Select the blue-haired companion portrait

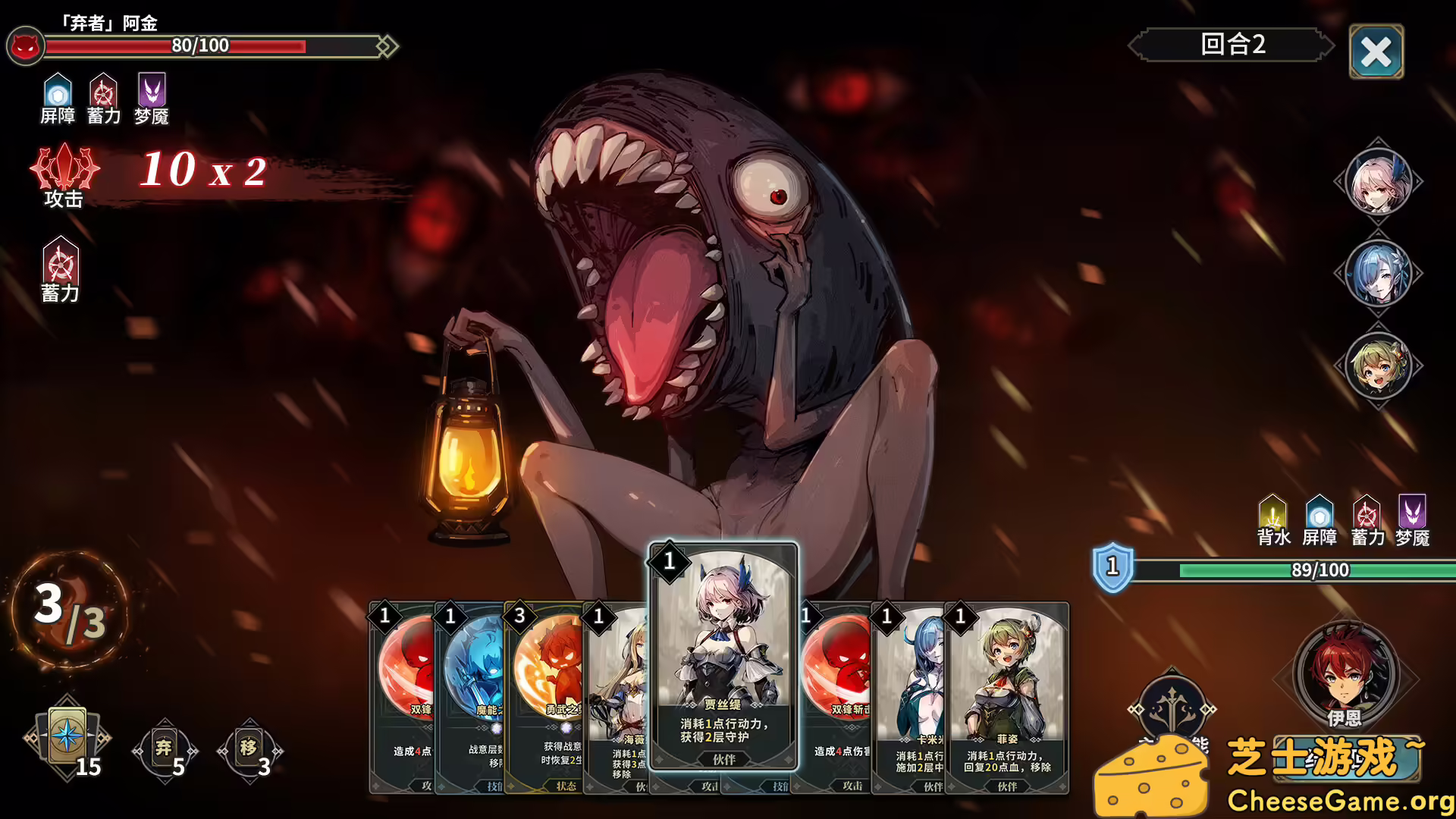[1378, 274]
